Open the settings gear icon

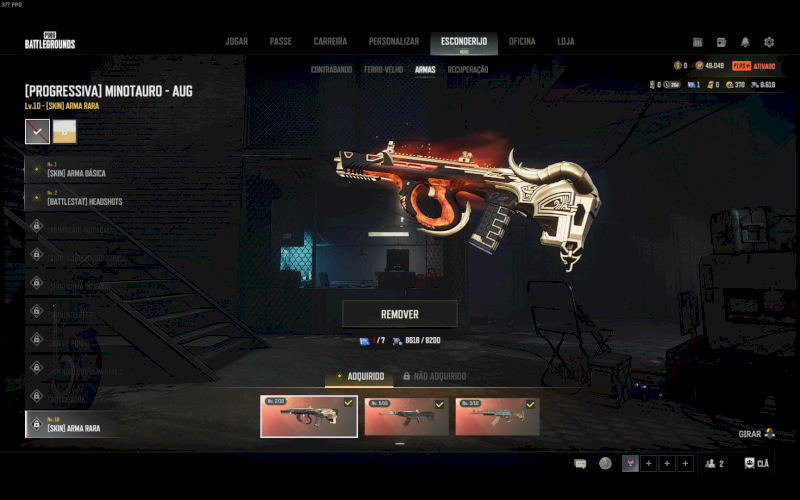[769, 42]
